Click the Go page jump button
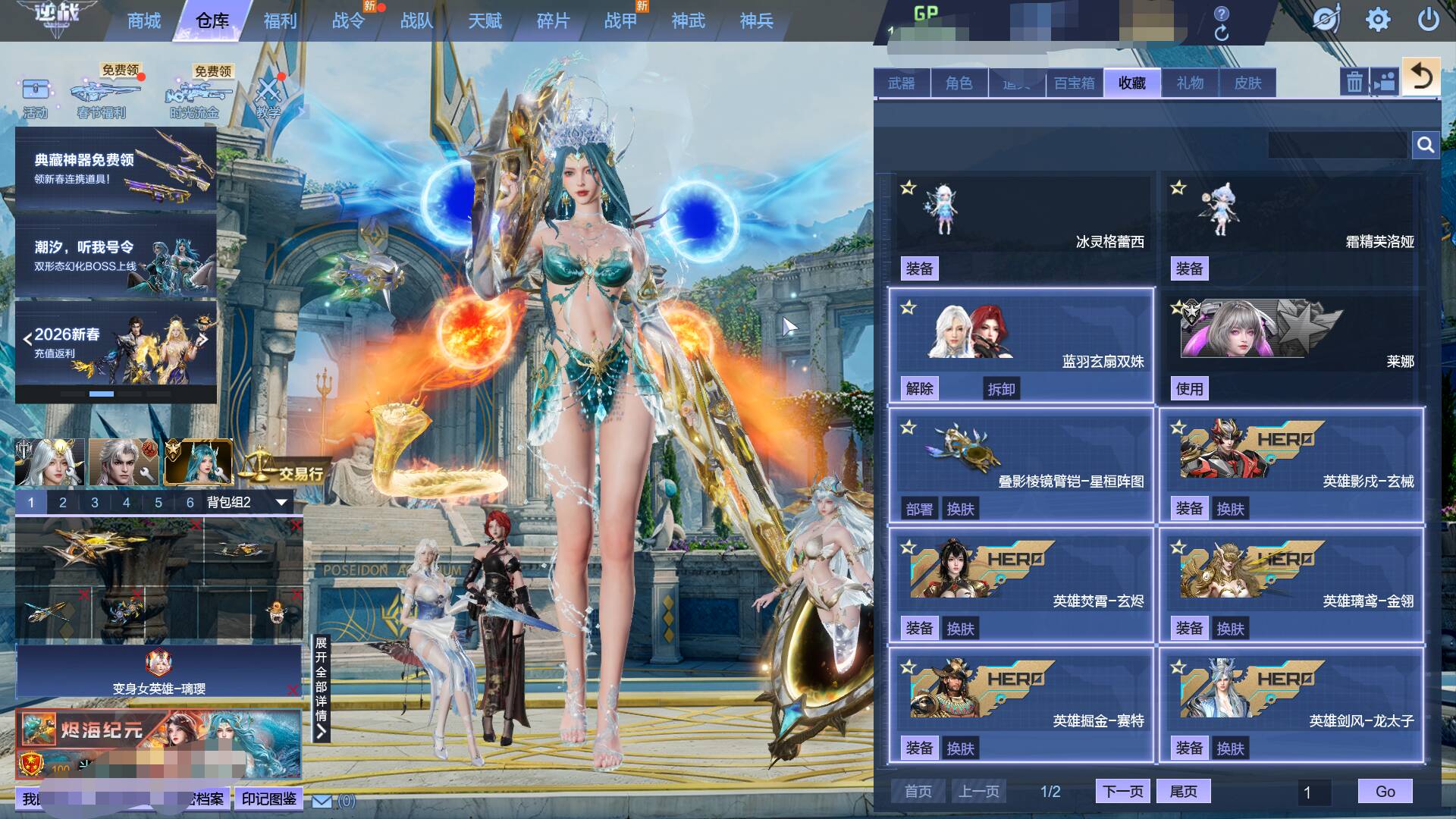The width and height of the screenshot is (1456, 819). 1385,792
